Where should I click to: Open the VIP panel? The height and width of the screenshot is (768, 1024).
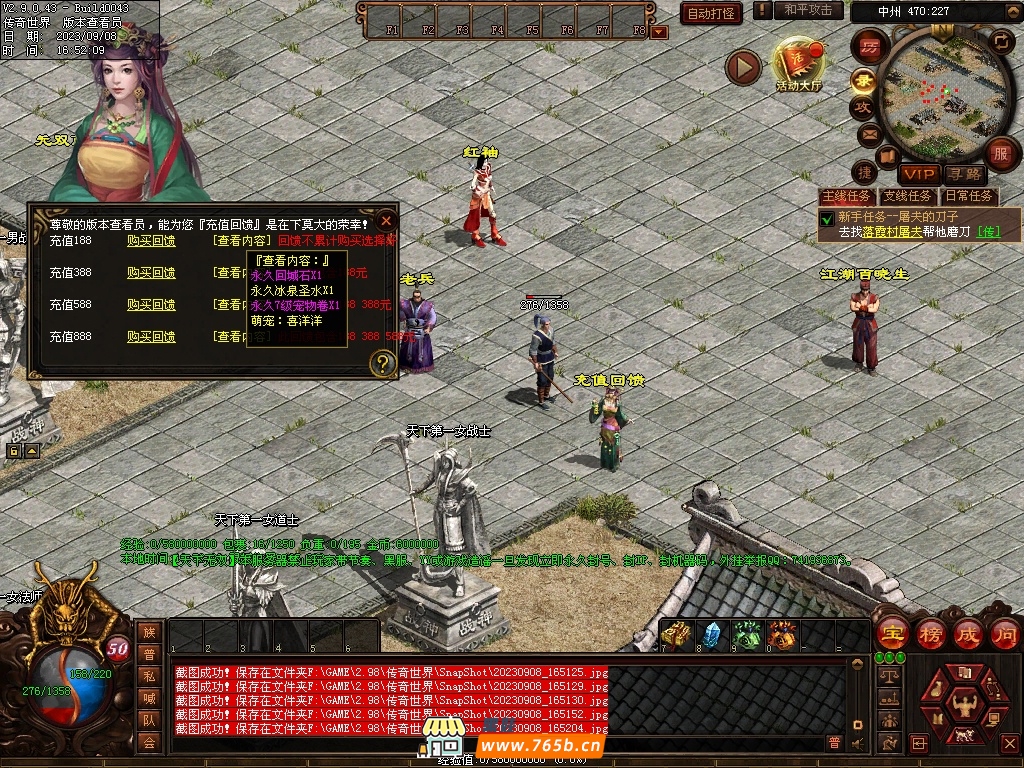tap(917, 175)
